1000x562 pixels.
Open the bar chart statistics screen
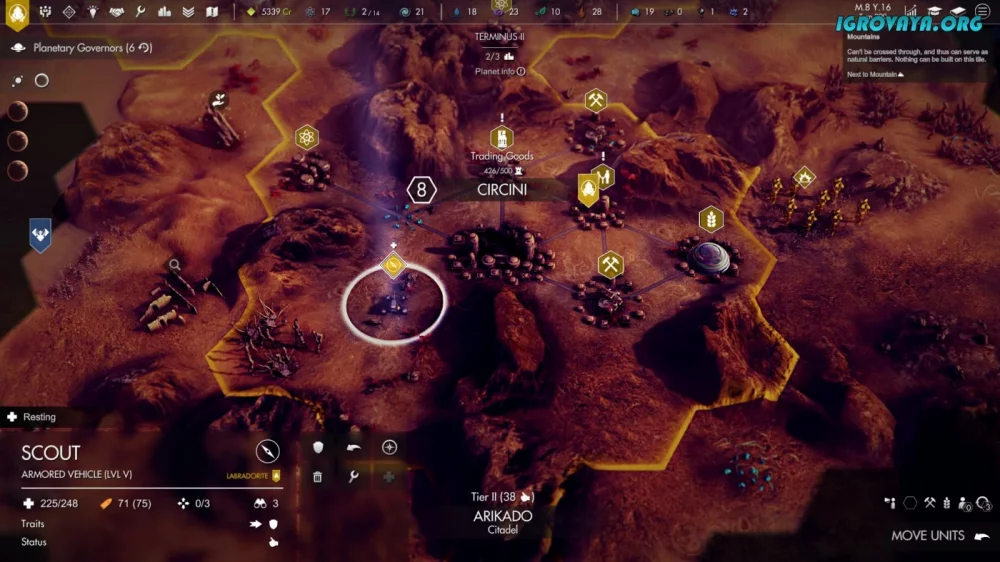(x=164, y=12)
